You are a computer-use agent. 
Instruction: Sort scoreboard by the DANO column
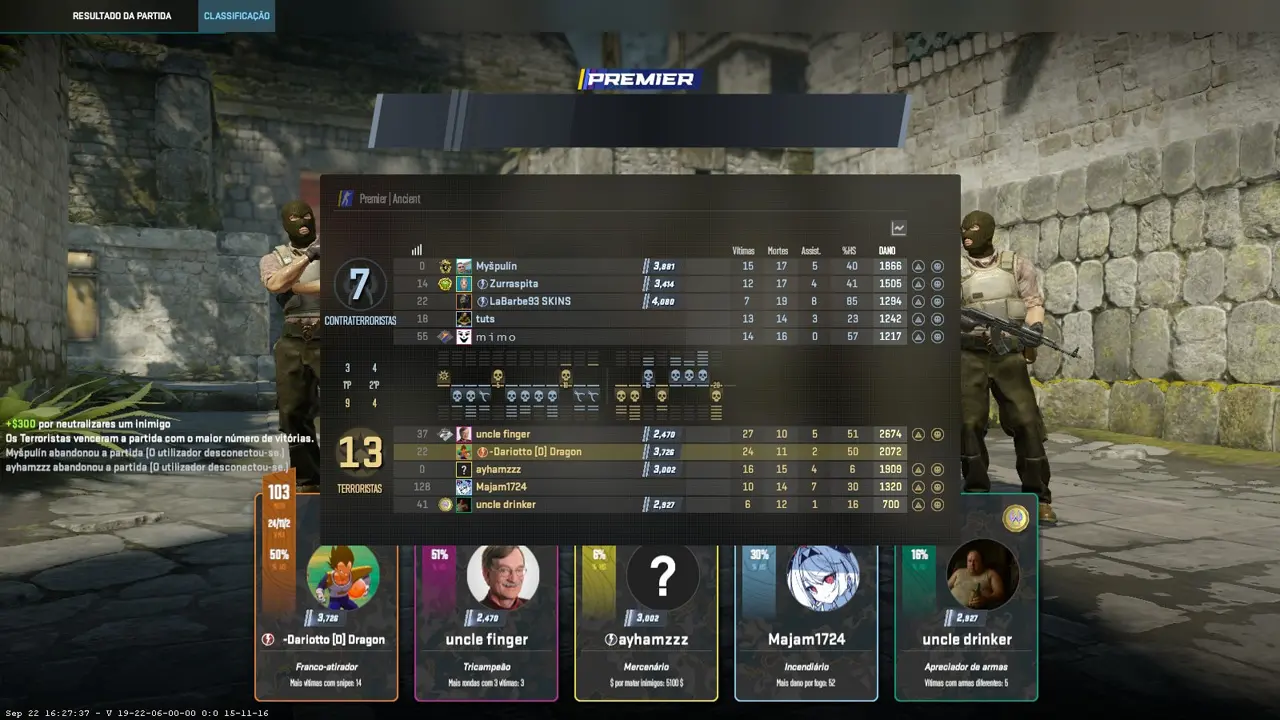click(887, 250)
